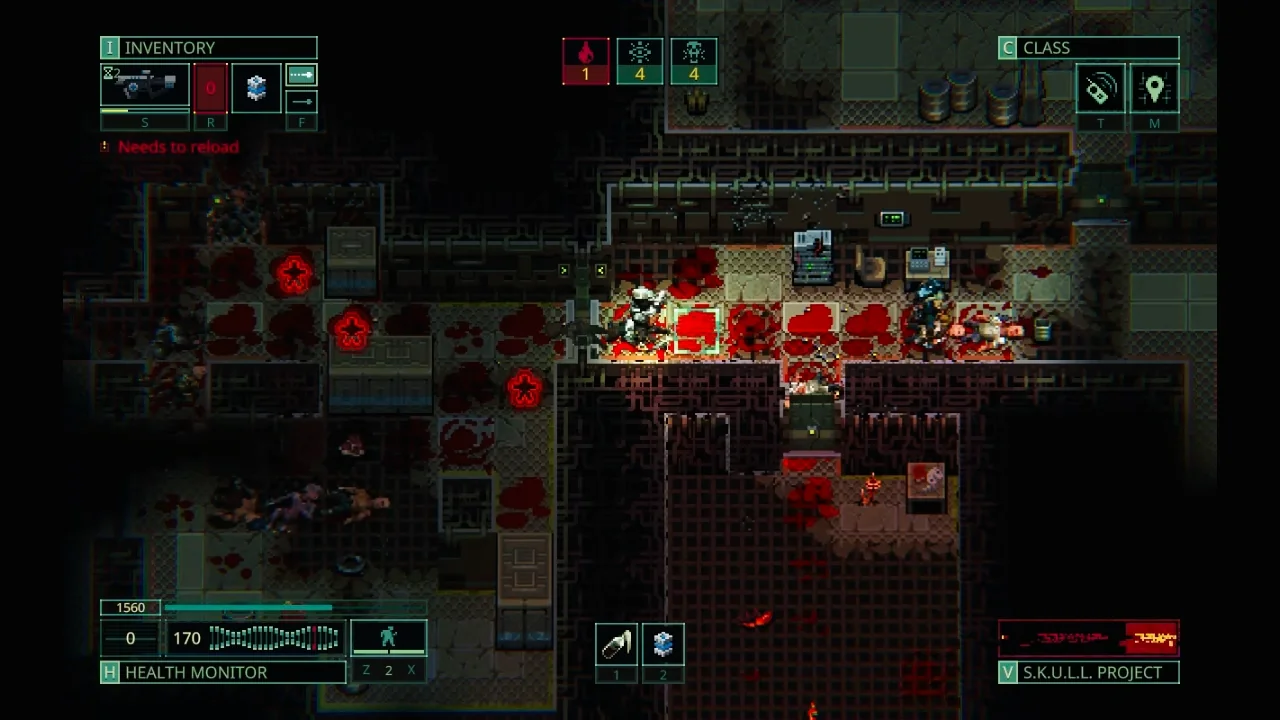Toggle the straight-arrow fire mode below slot F
The width and height of the screenshot is (1280, 720).
301,101
